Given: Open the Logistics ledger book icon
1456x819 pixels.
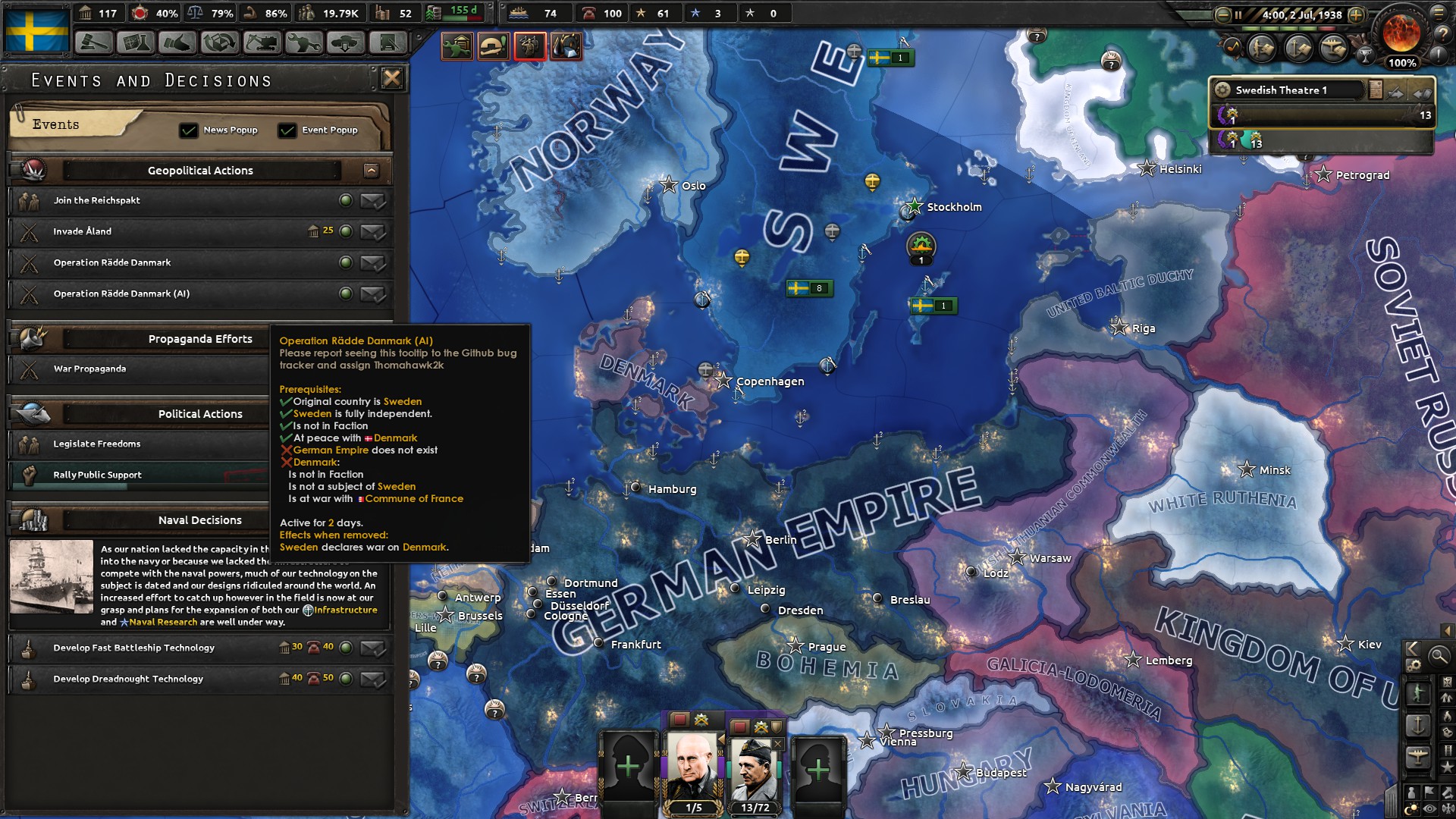Looking at the screenshot, I should 388,44.
